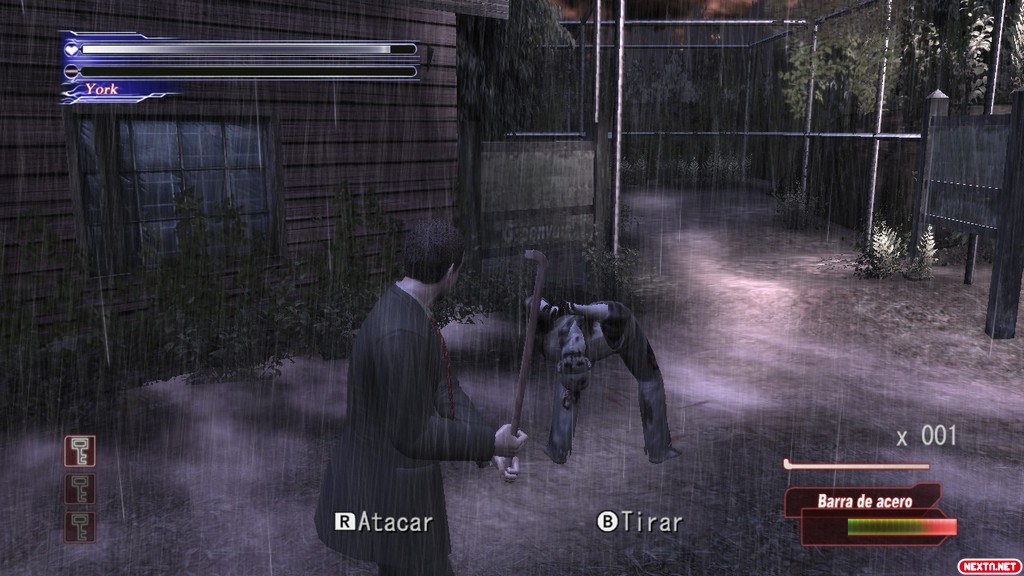Select the Barra de acero weapon panel
Viewport: 1024px width, 576px height.
866,502
